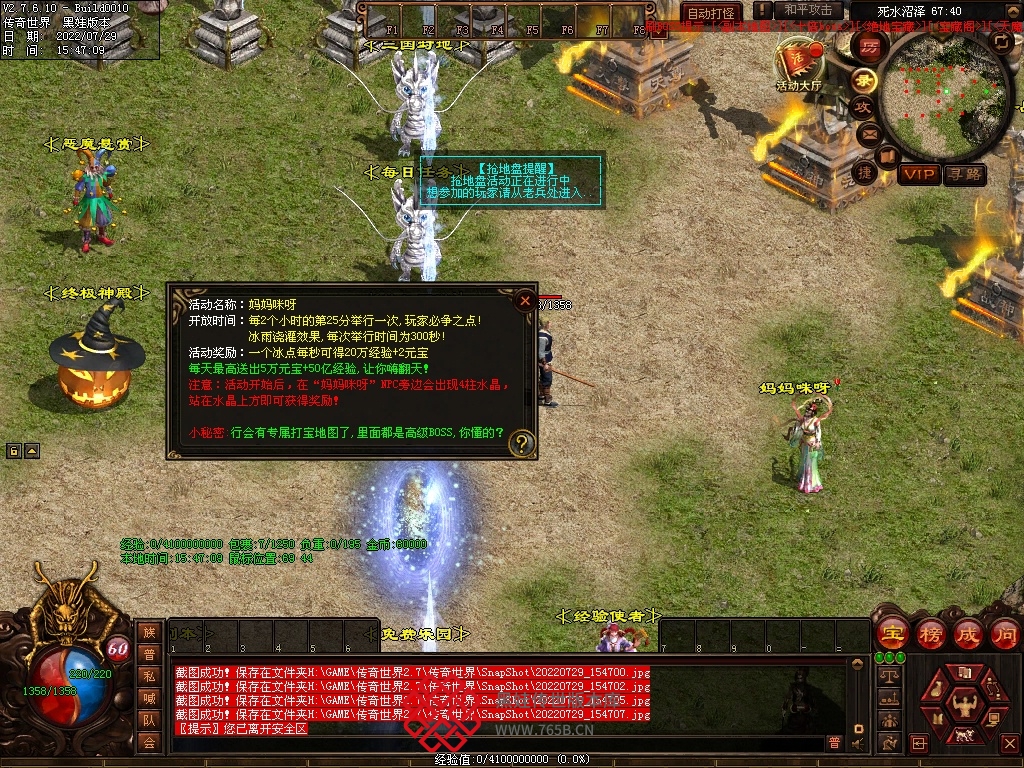Click the question mark help button
Viewport: 1024px width, 768px height.
pos(521,442)
